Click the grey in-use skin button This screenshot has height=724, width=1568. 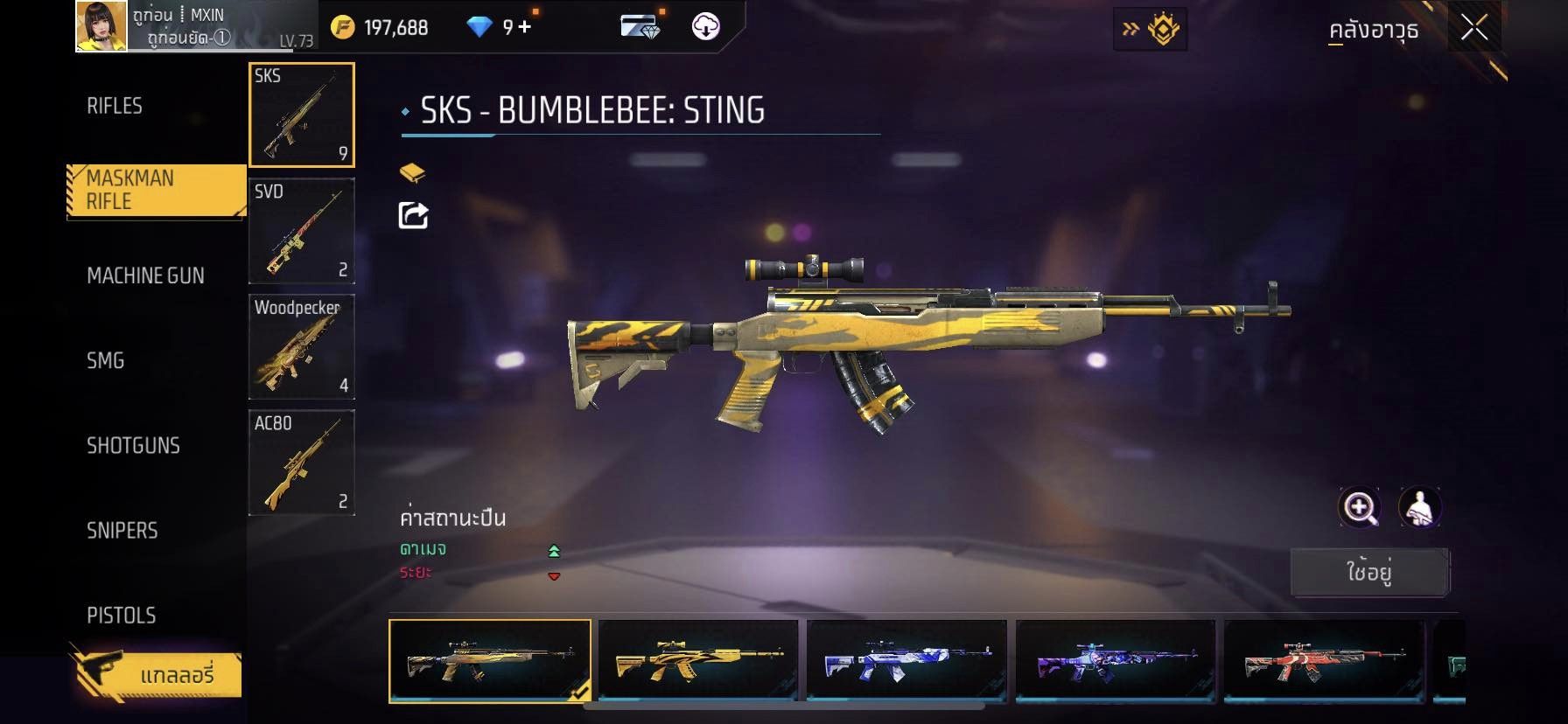pyautogui.click(x=1369, y=573)
